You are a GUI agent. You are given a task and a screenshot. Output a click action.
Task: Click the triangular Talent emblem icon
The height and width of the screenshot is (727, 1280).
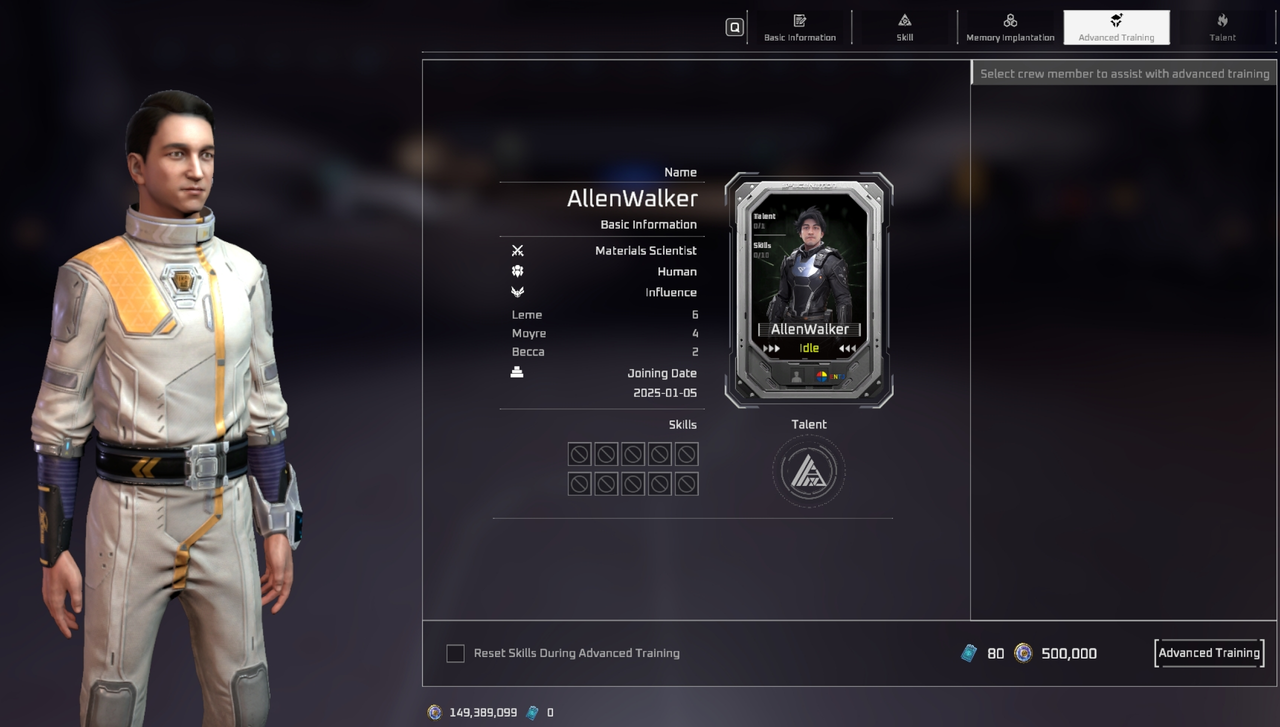[x=809, y=471]
